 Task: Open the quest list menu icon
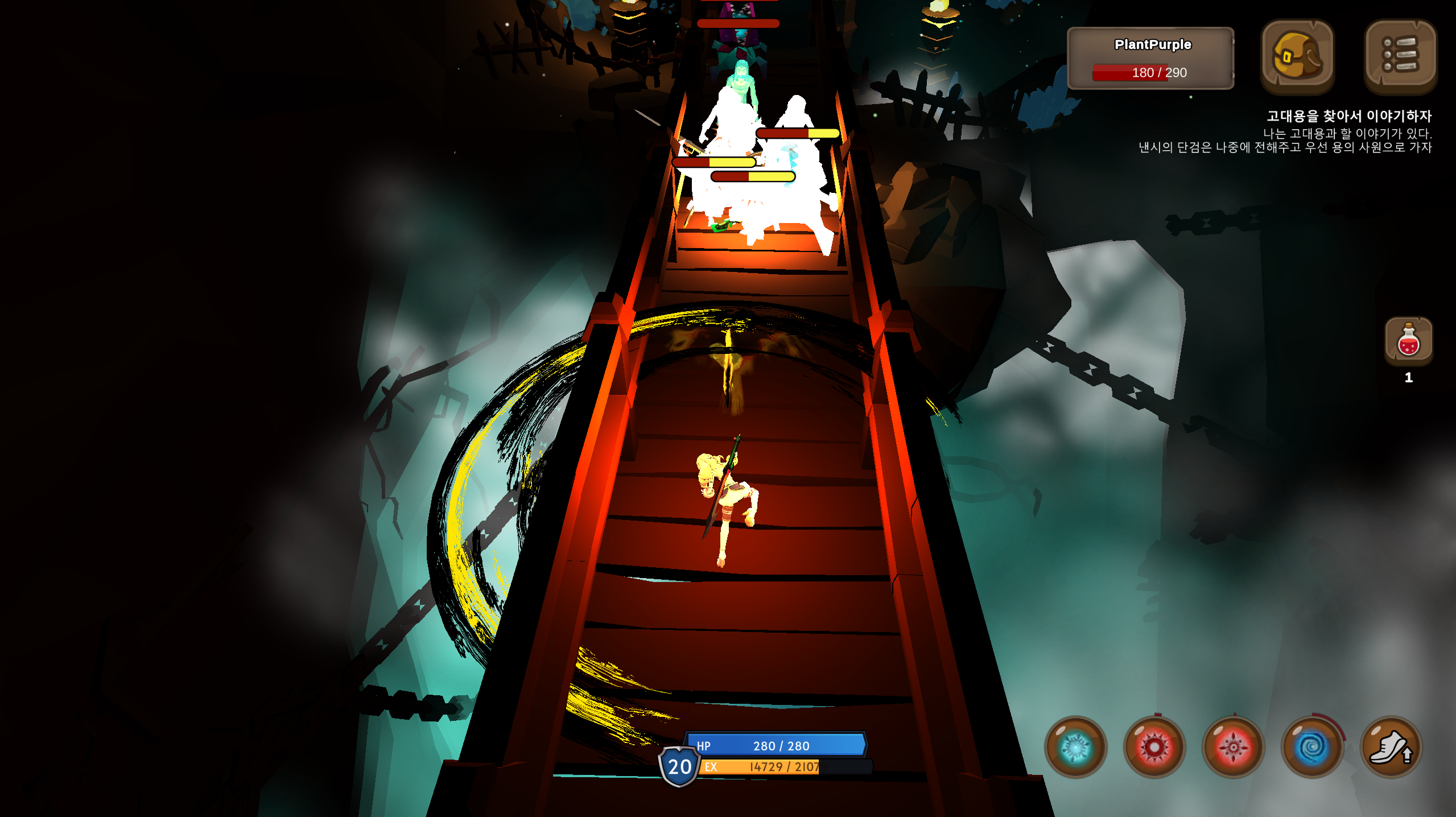click(1400, 56)
